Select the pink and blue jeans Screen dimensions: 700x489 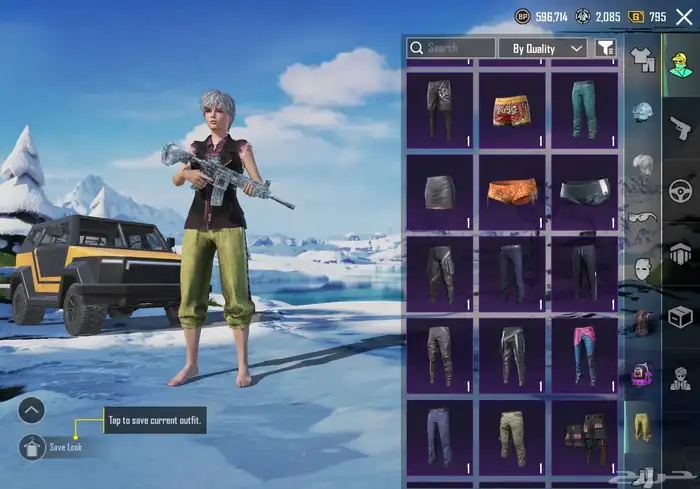(583, 354)
